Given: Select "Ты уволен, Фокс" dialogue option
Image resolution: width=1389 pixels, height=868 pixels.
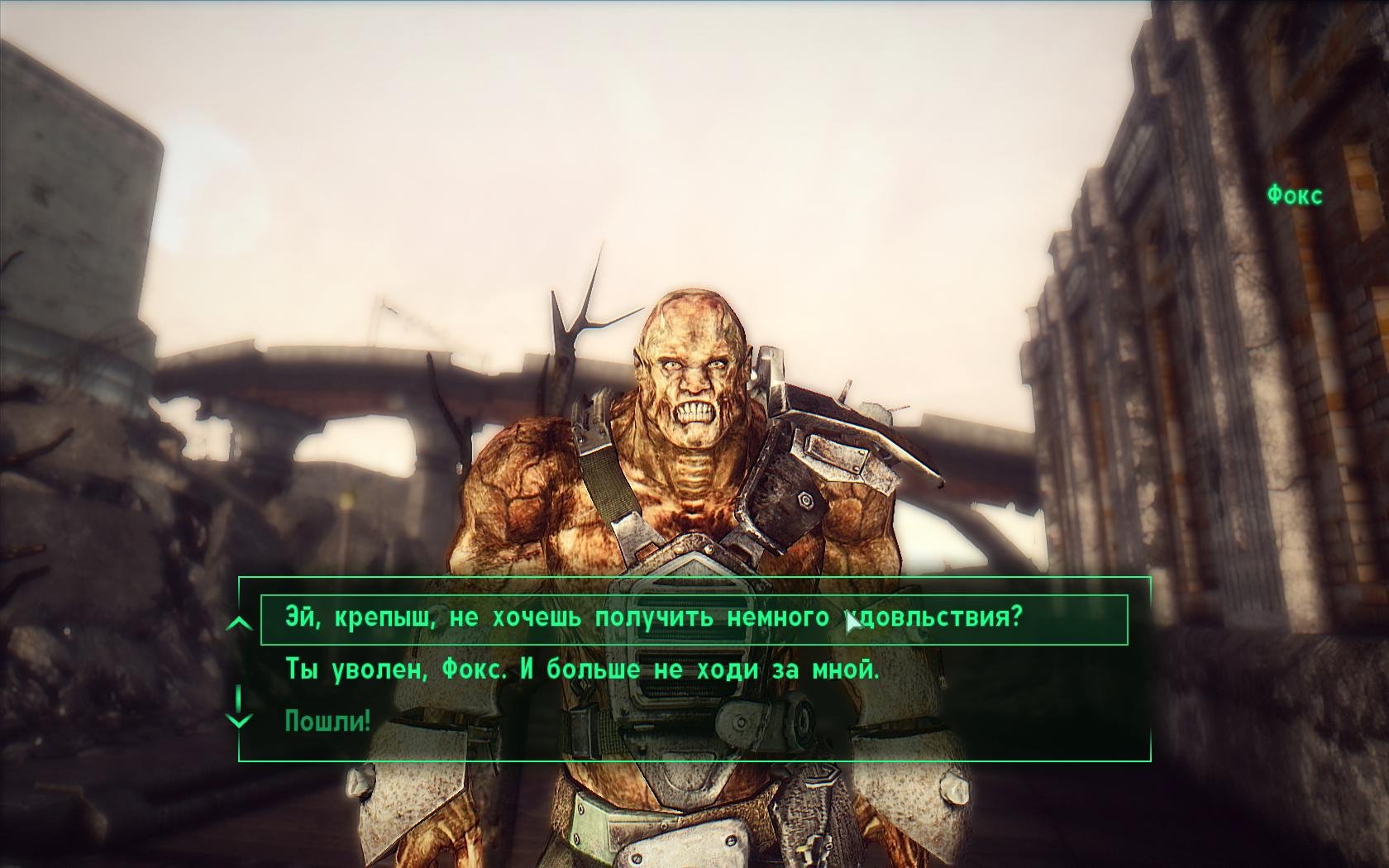Looking at the screenshot, I should [x=581, y=670].
